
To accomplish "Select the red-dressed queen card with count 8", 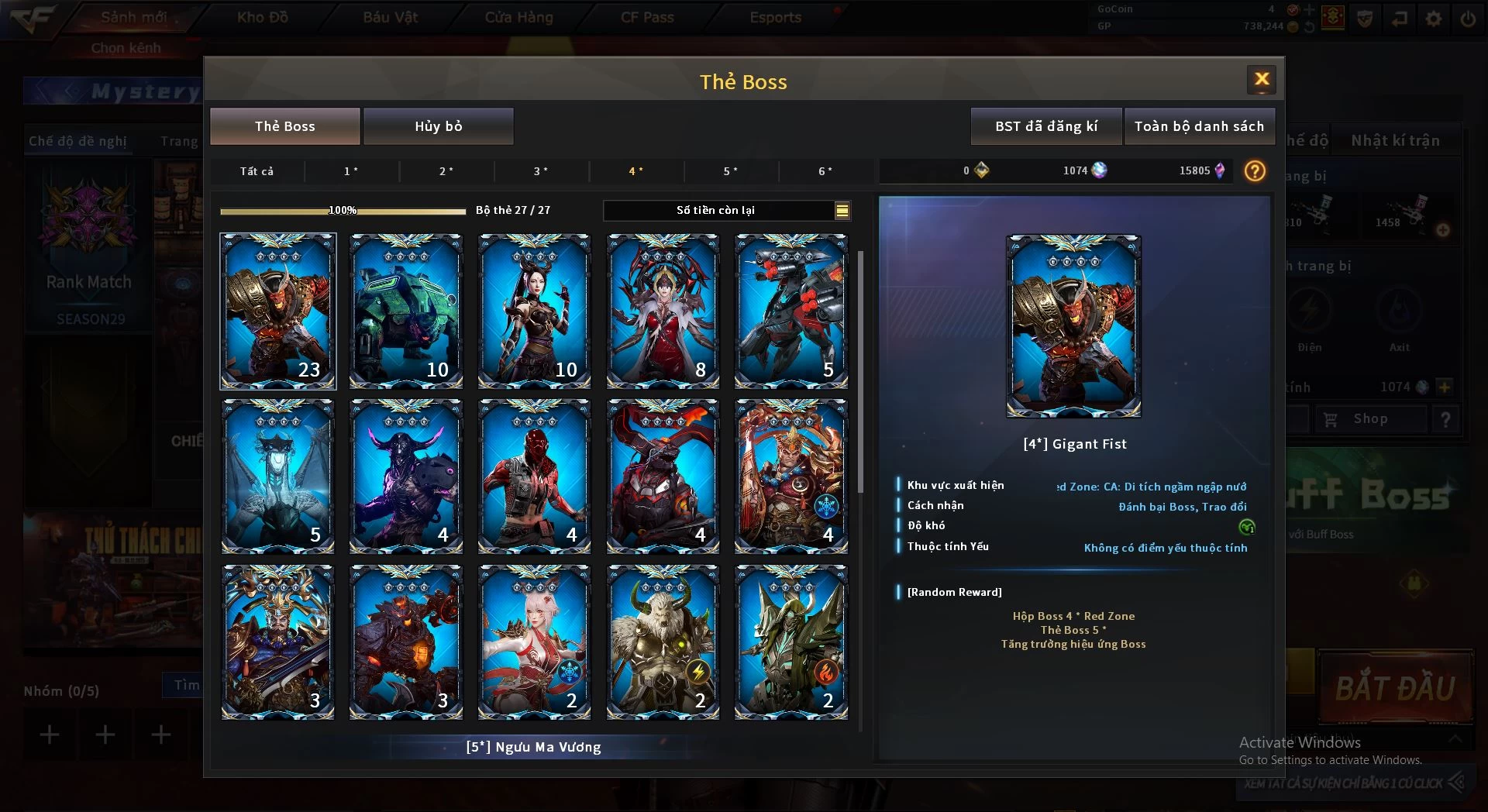I will 663,311.
